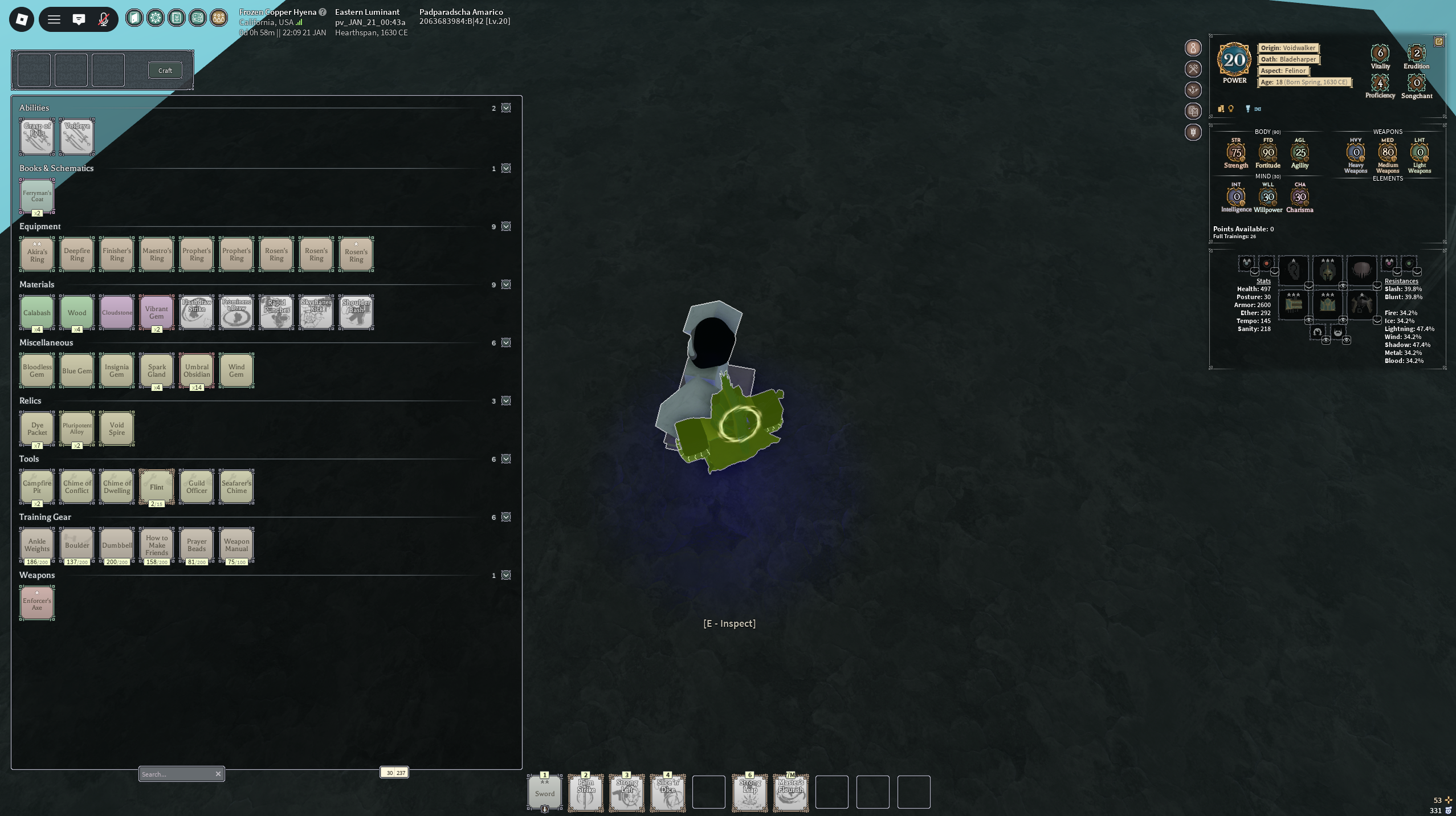The width and height of the screenshot is (1456, 816).
Task: Select the Grasp of Eylis ability
Action: tap(37, 137)
